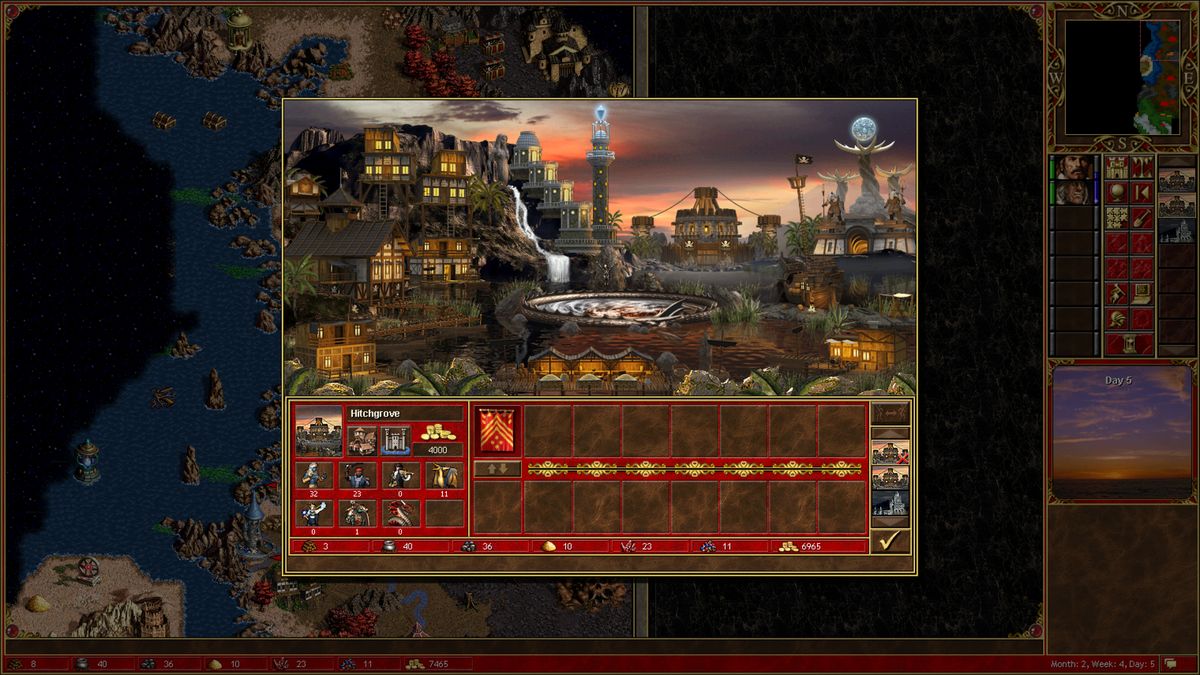Open the world view globe button

[1116, 192]
